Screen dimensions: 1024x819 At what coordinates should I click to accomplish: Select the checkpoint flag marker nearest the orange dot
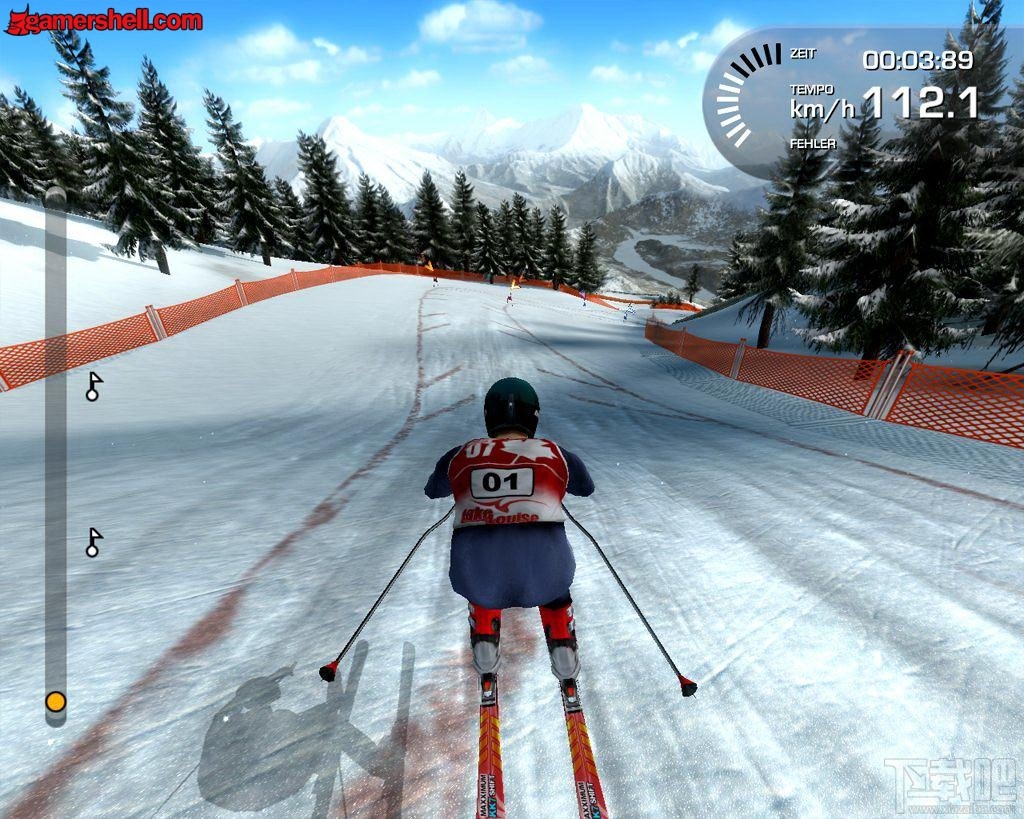93,542
